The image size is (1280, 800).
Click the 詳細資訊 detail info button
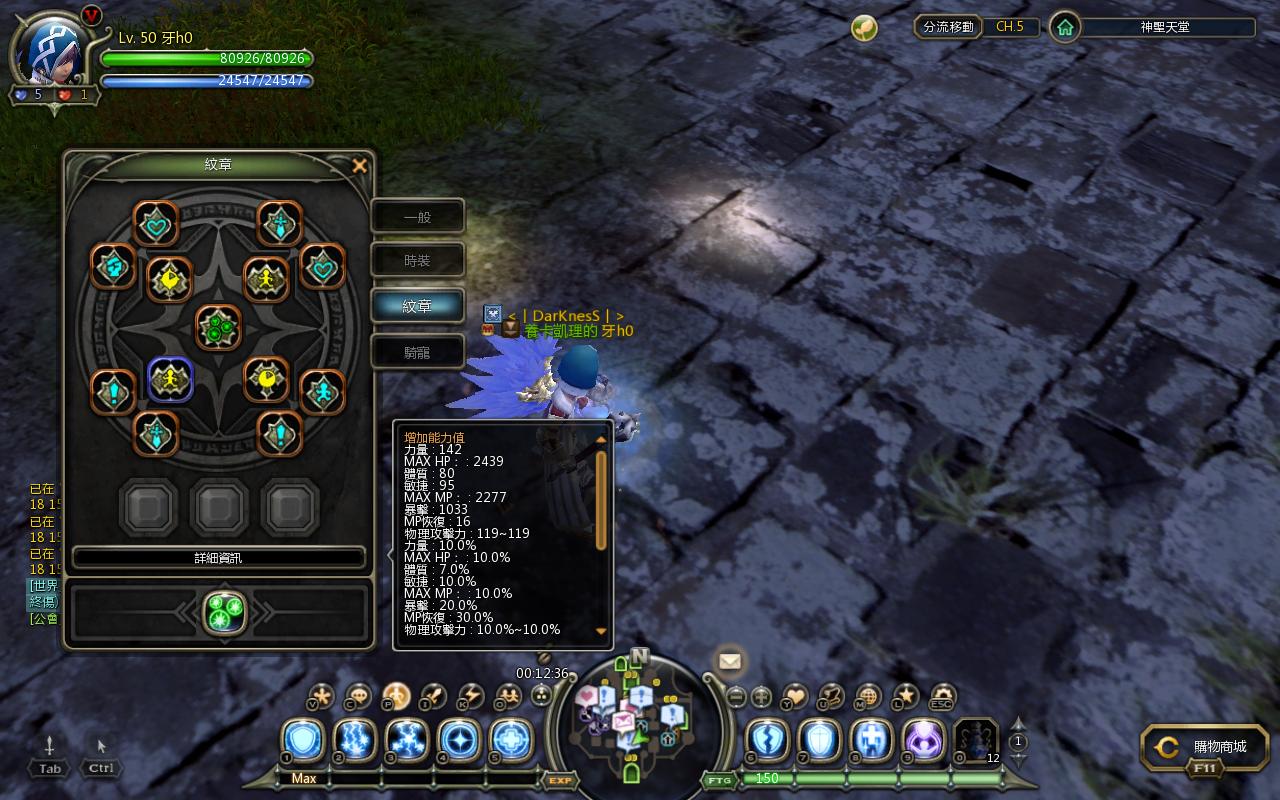(218, 558)
